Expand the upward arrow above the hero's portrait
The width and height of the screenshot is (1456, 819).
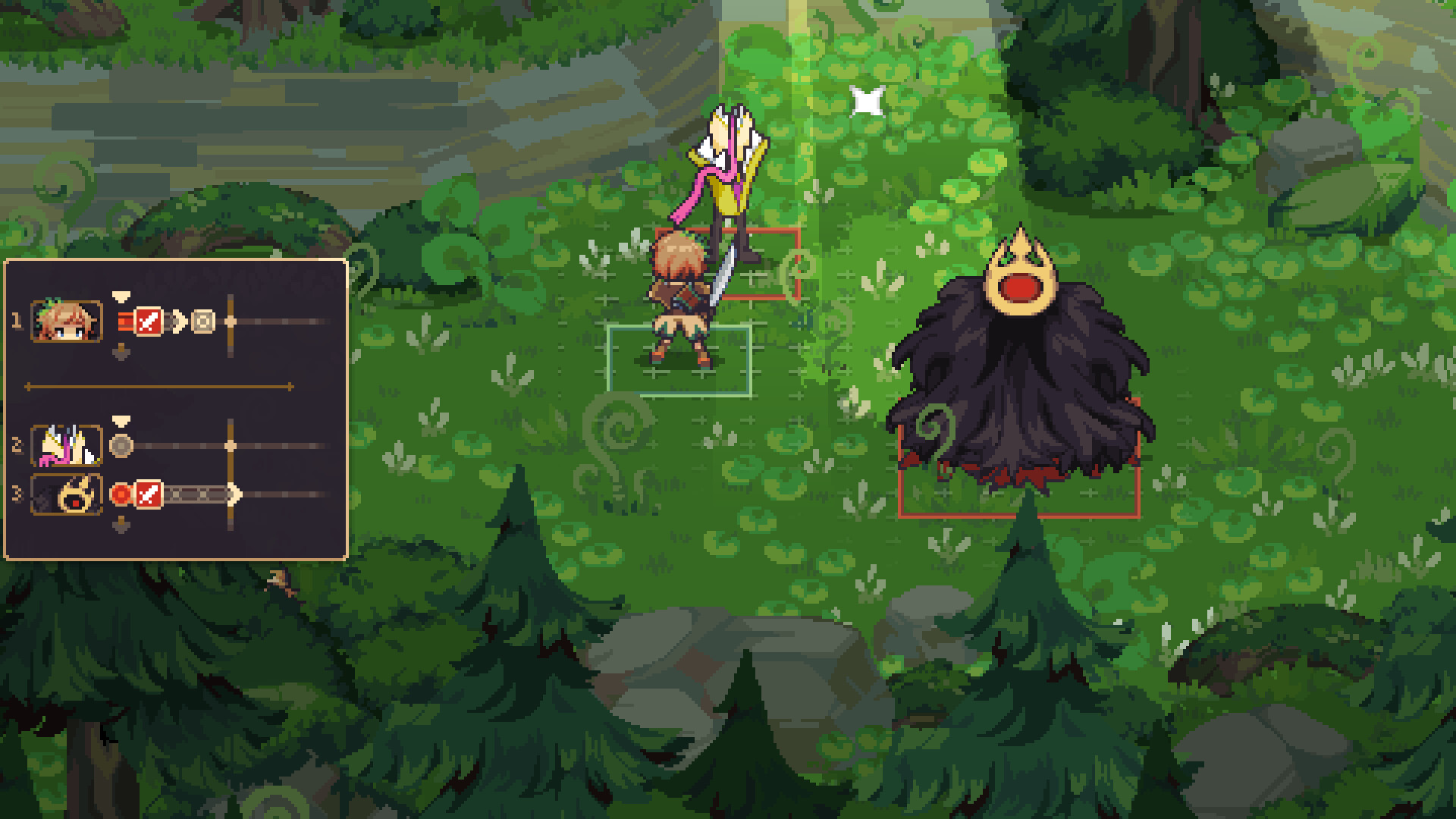click(x=121, y=297)
